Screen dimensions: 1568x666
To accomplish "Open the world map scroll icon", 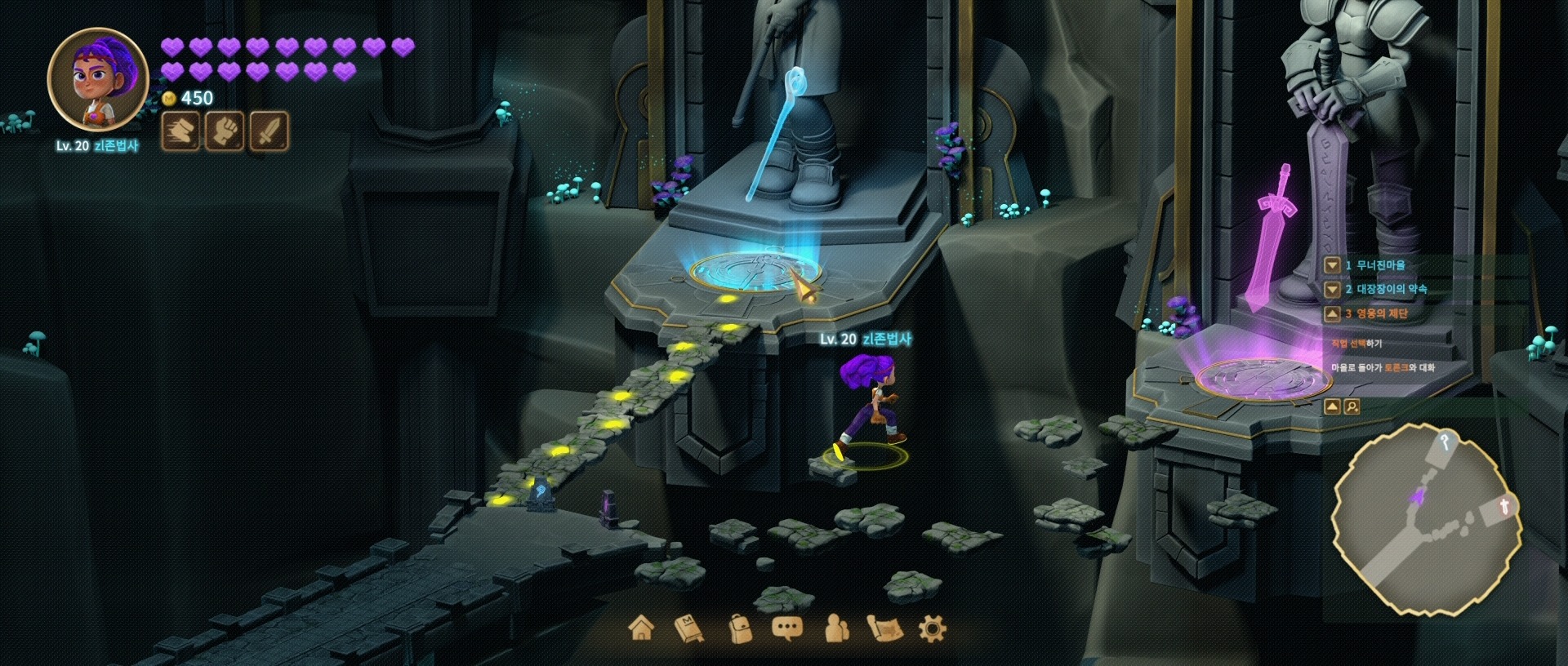I will 885,628.
